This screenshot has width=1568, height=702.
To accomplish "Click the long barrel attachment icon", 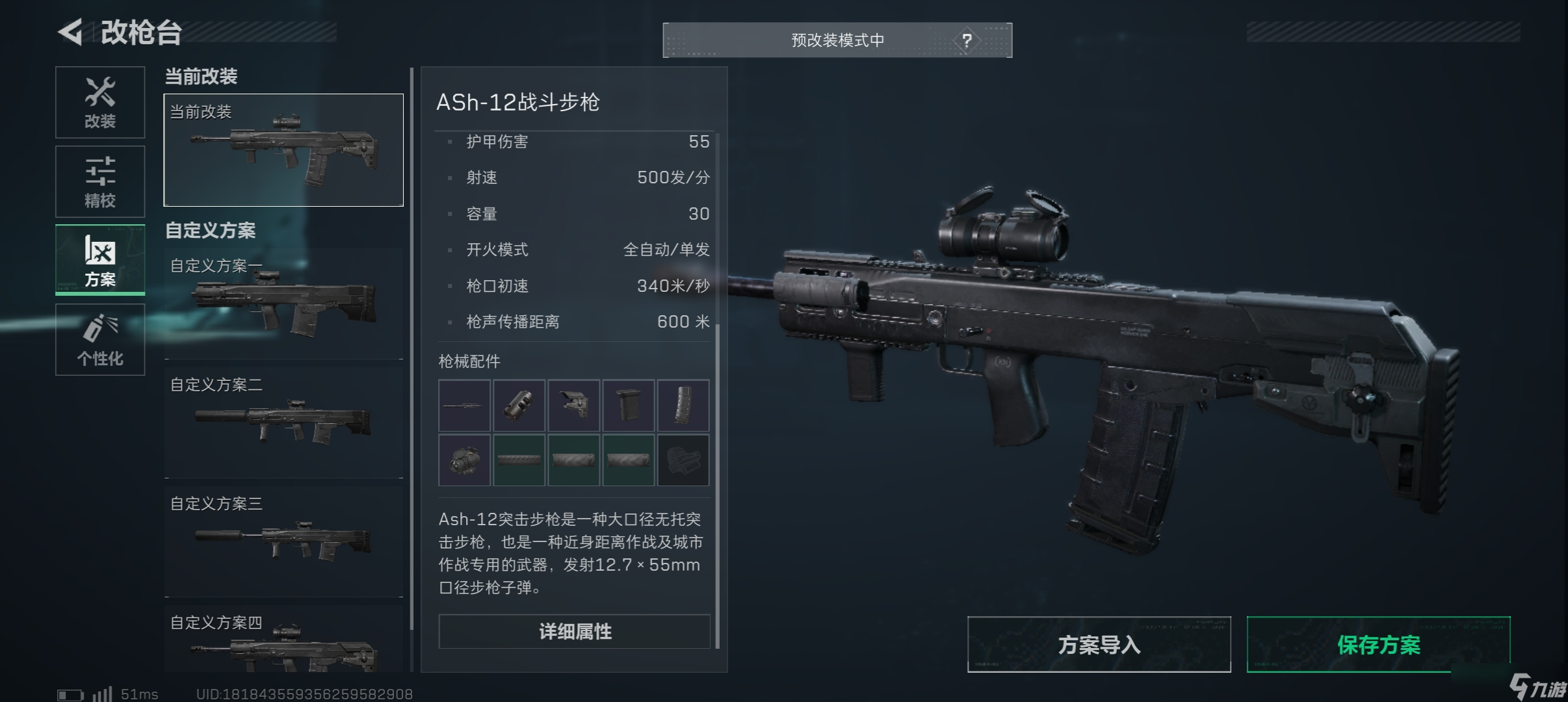I will point(465,405).
